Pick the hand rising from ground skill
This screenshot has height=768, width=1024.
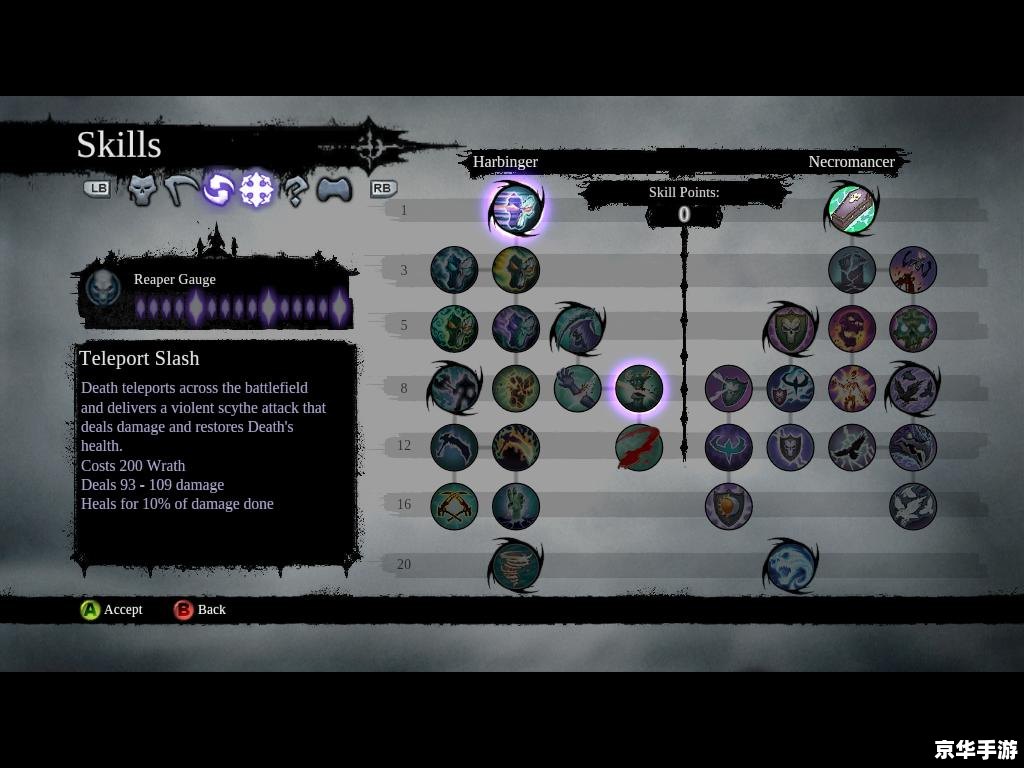coord(516,506)
